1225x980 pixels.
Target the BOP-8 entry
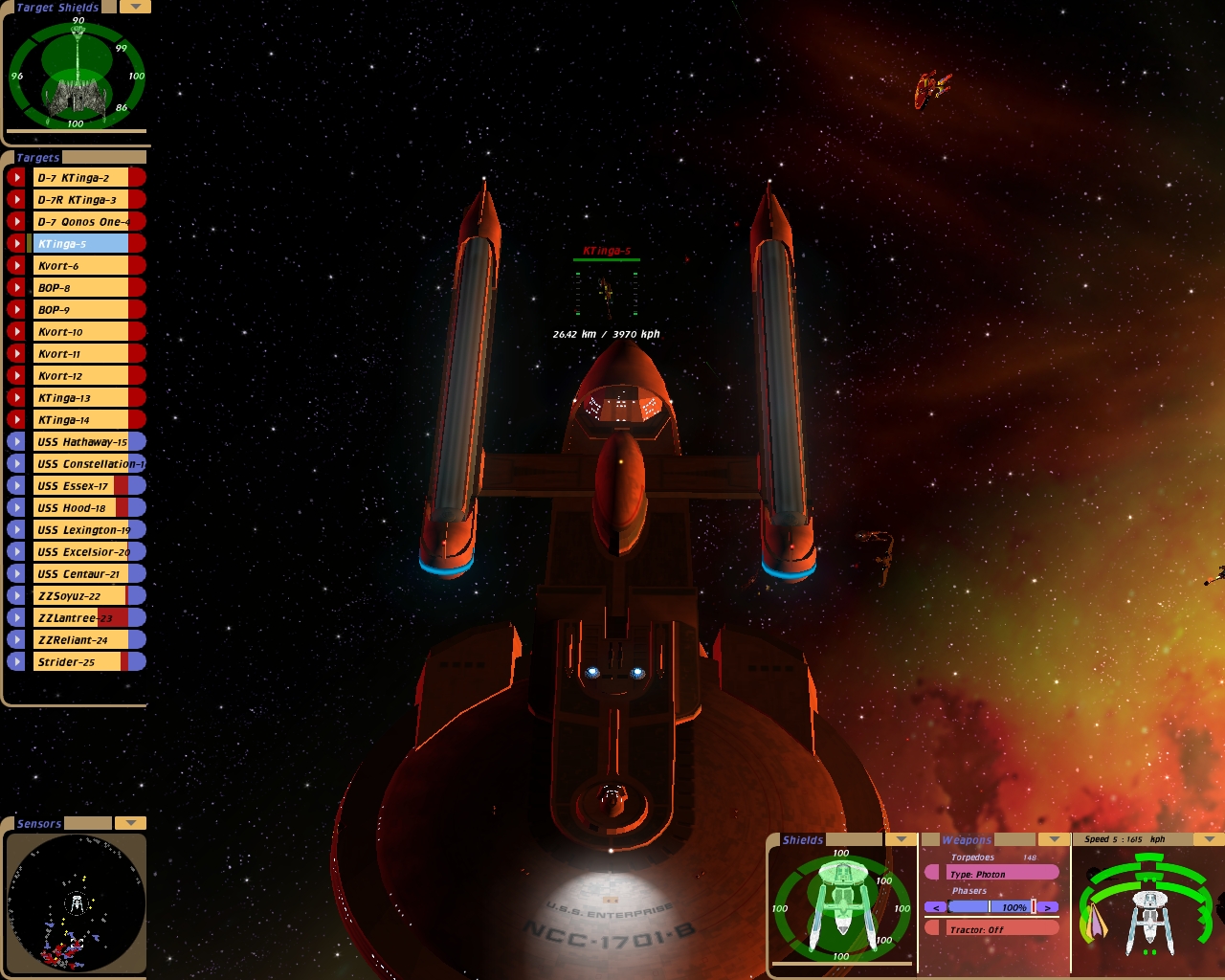pyautogui.click(x=80, y=288)
